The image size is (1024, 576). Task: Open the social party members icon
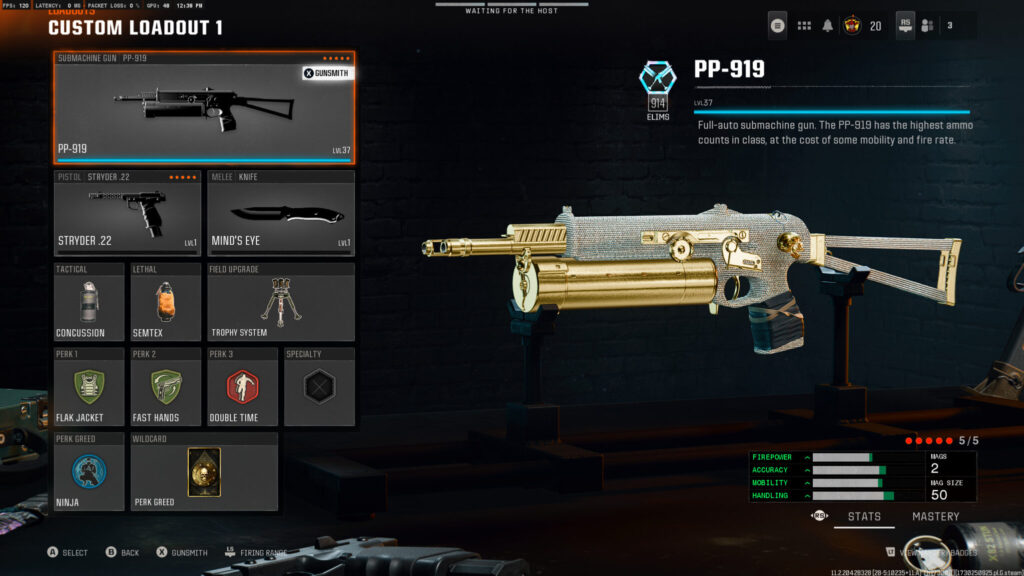pyautogui.click(x=927, y=25)
